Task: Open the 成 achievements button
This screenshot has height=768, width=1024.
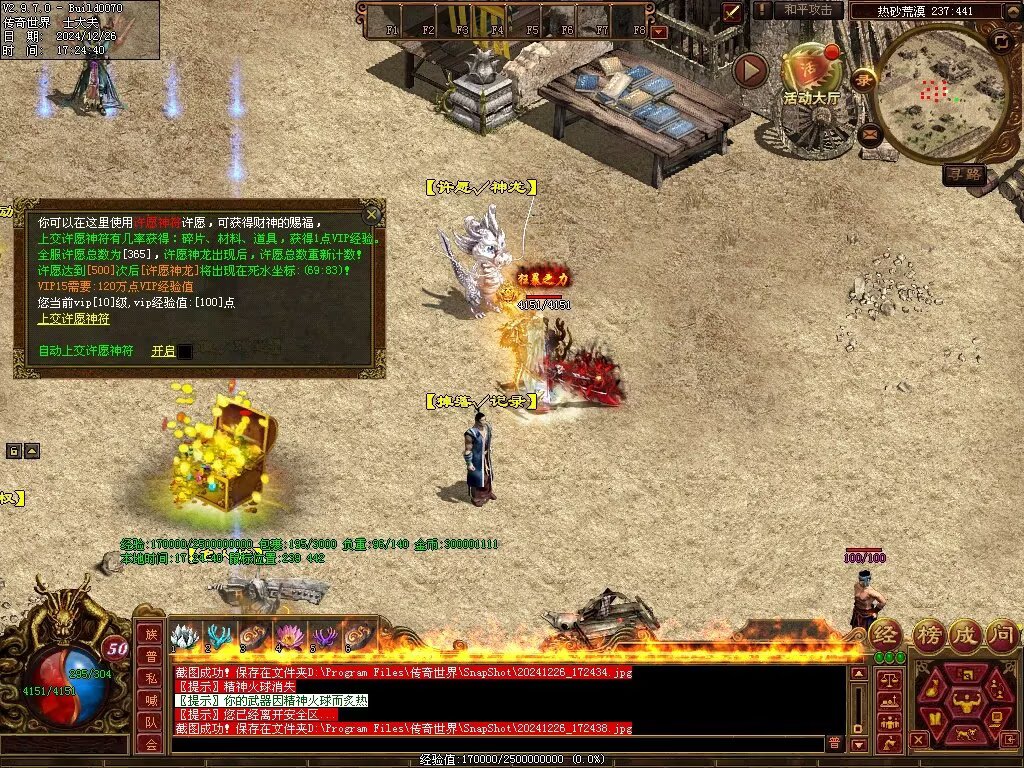Action: click(x=965, y=634)
